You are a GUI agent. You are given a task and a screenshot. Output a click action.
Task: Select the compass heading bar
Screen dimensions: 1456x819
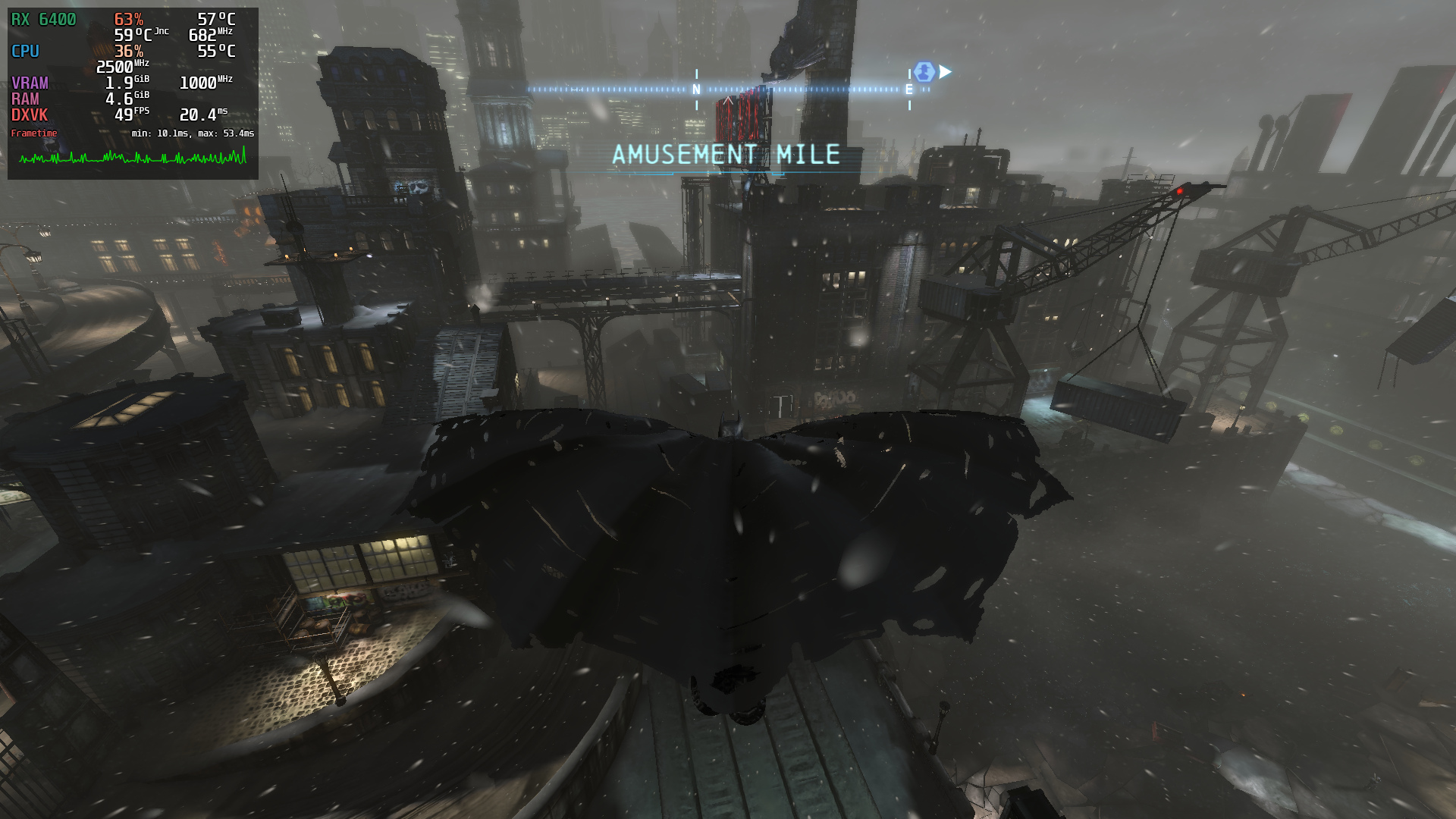point(728,89)
